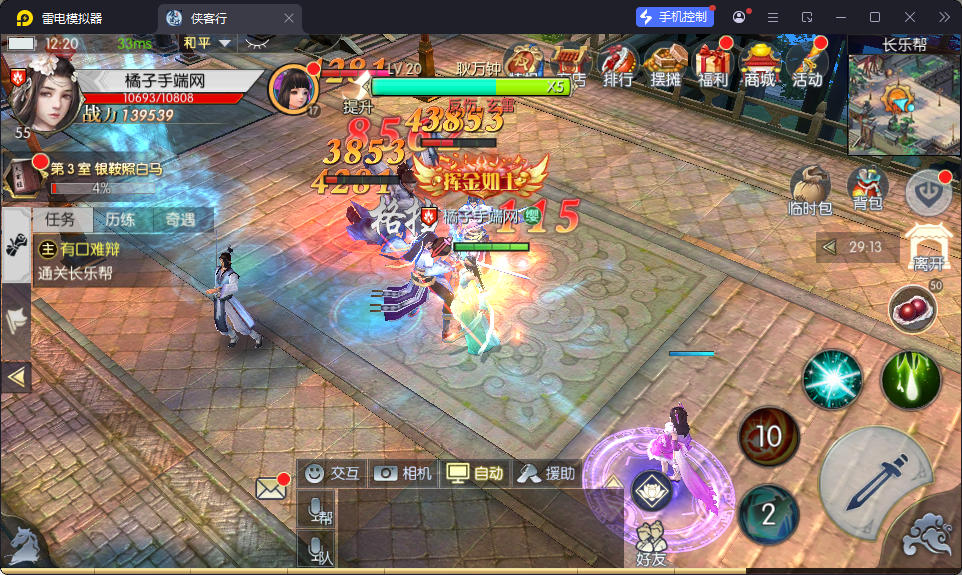This screenshot has height=575, width=962.
Task: Open the 摆摊 stall market
Action: pyautogui.click(x=666, y=65)
